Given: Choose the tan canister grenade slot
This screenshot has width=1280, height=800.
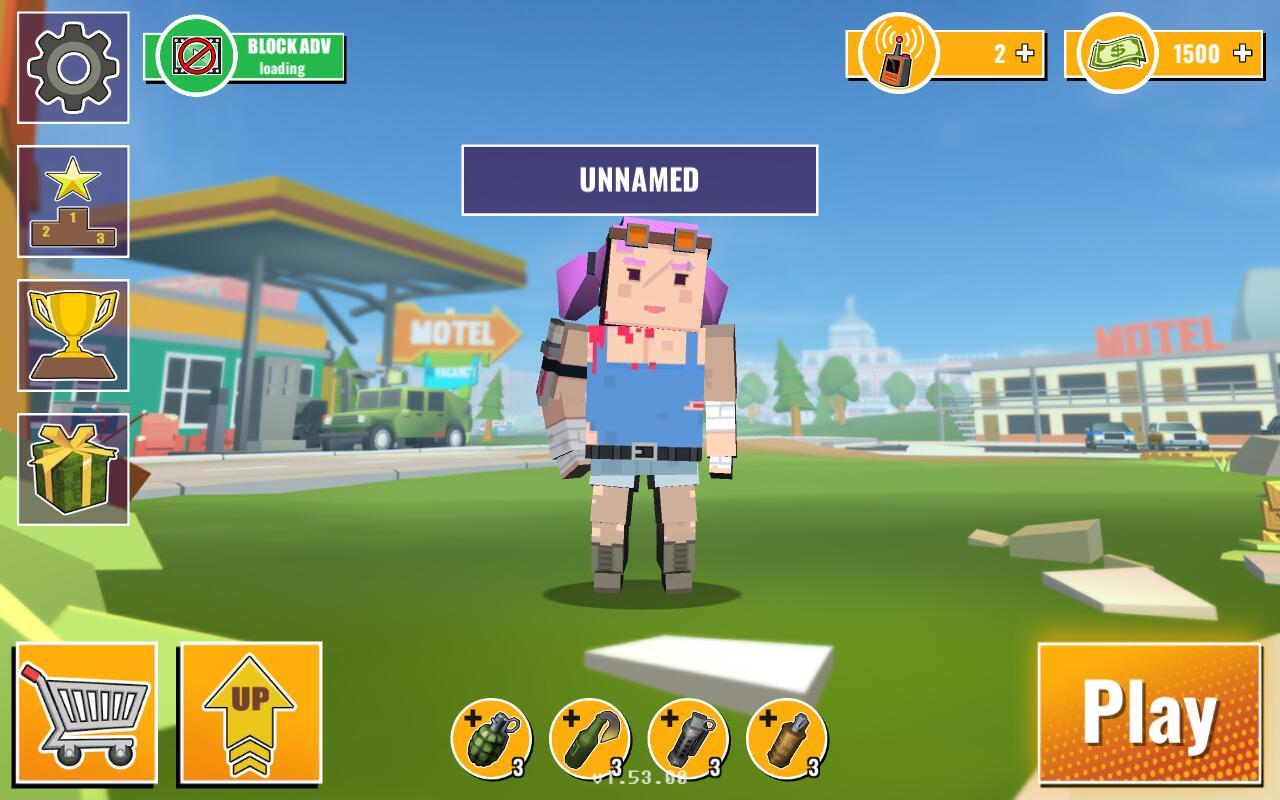Looking at the screenshot, I should pyautogui.click(x=786, y=739).
